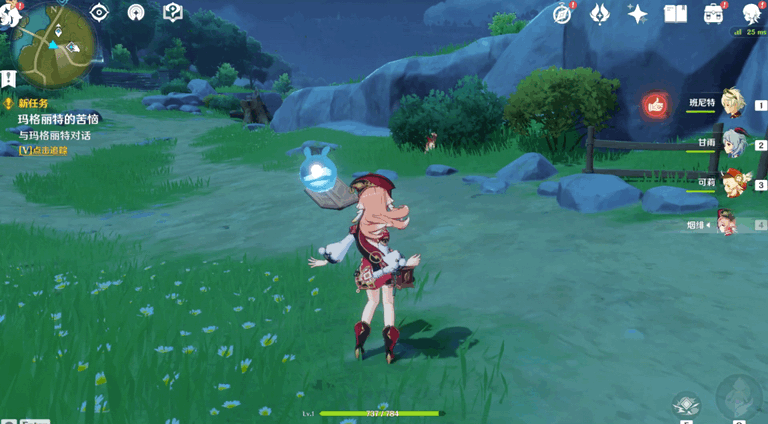The width and height of the screenshot is (768, 424).
Task: Open the adventurer handbook book icon
Action: coord(675,13)
